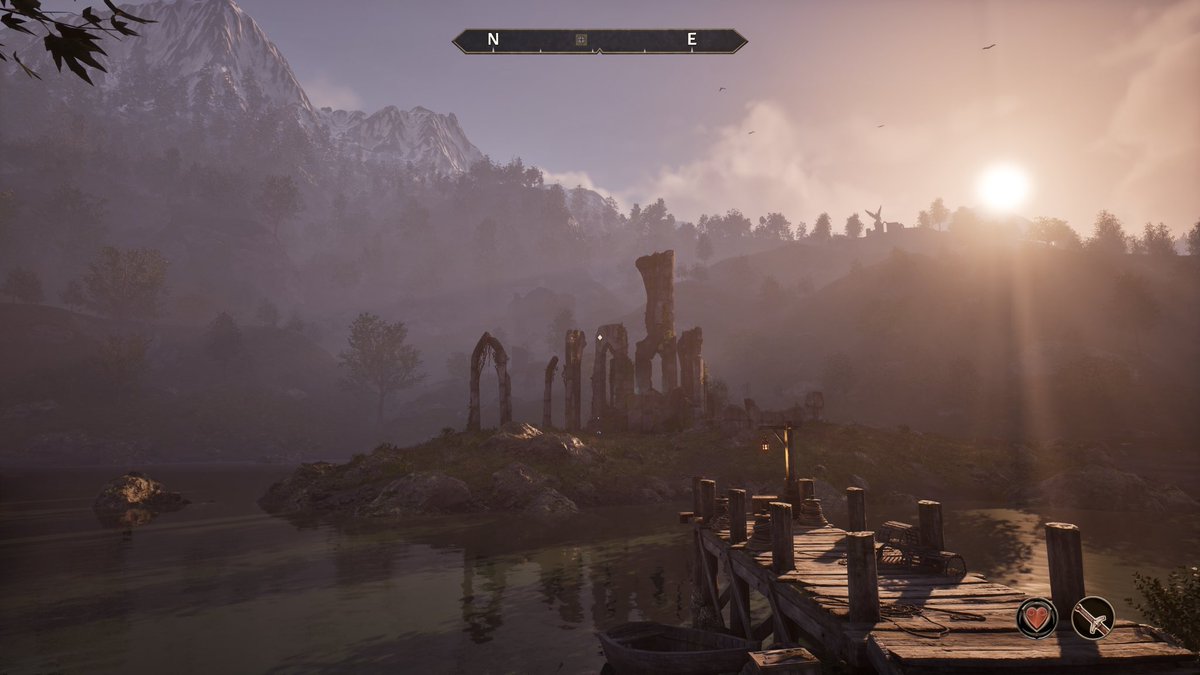Select the sword weapon icon
The width and height of the screenshot is (1200, 675).
pos(1092,617)
